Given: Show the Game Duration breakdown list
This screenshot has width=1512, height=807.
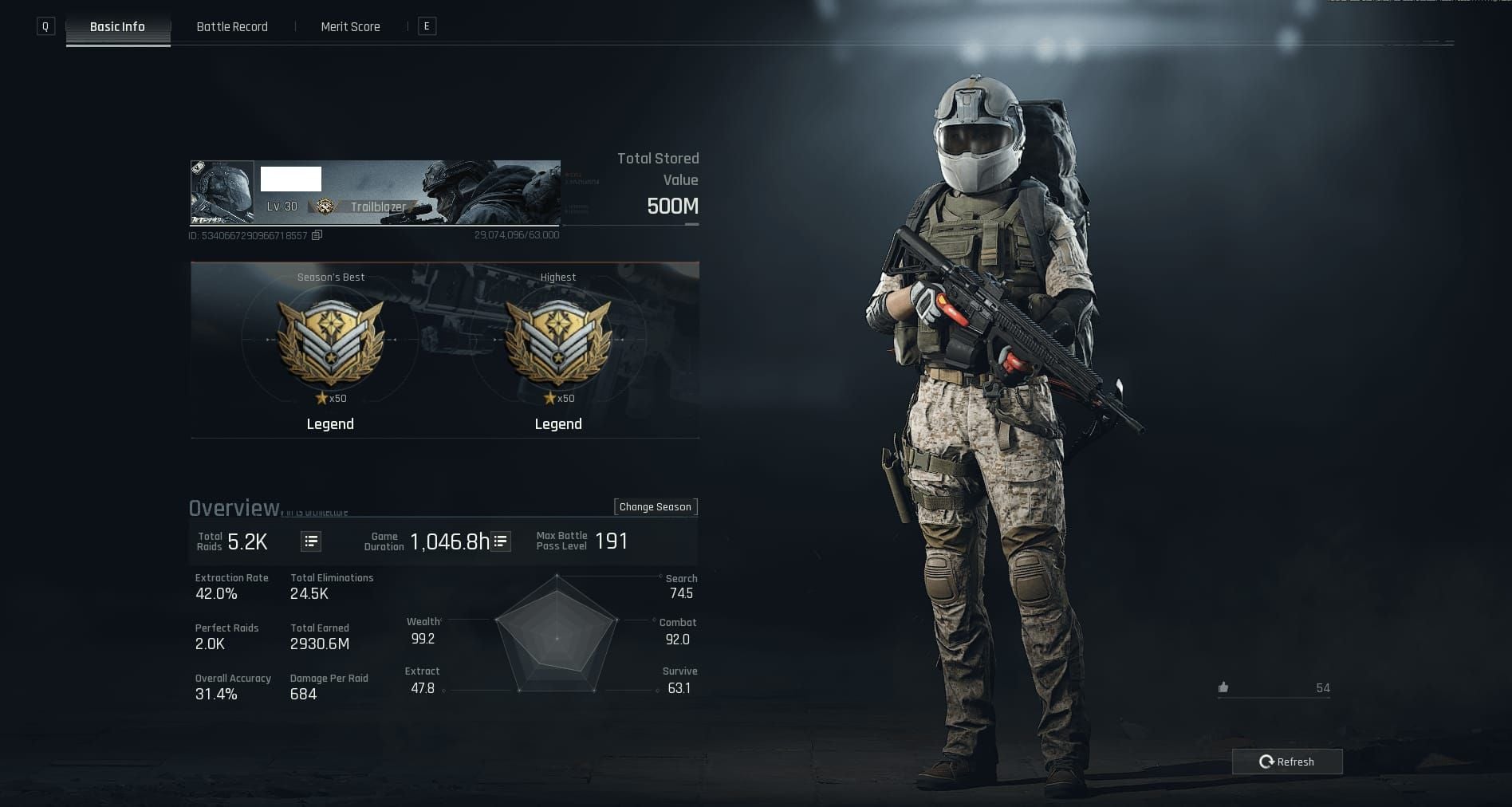Looking at the screenshot, I should (501, 541).
